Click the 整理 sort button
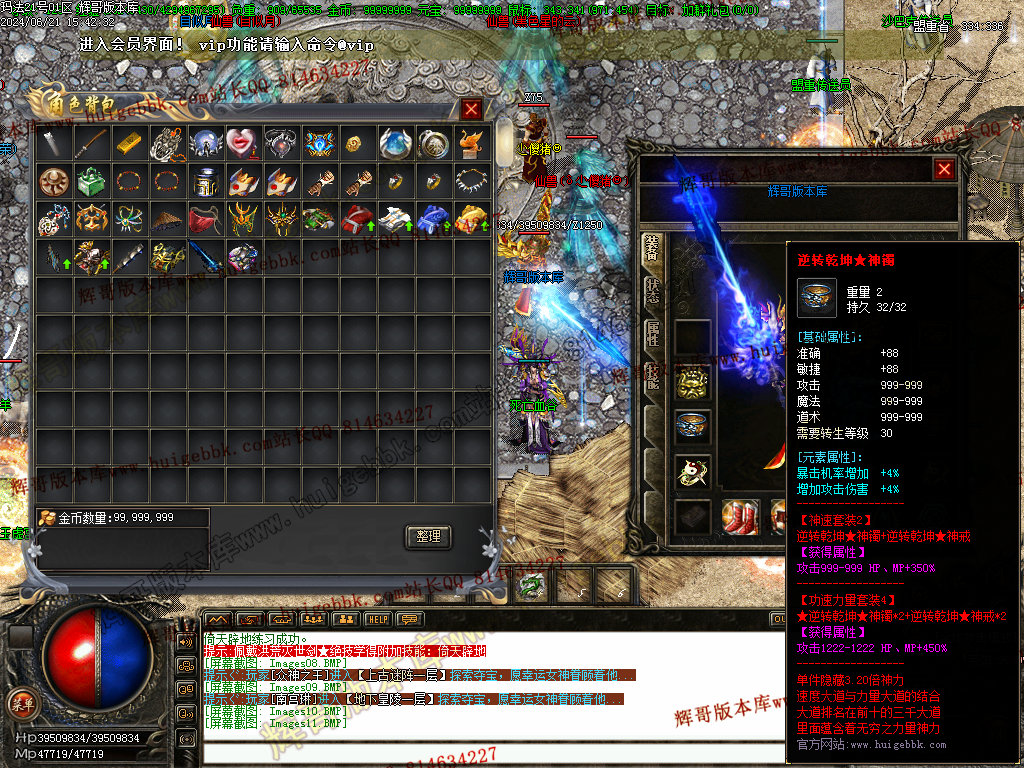The width and height of the screenshot is (1024, 768). (428, 536)
